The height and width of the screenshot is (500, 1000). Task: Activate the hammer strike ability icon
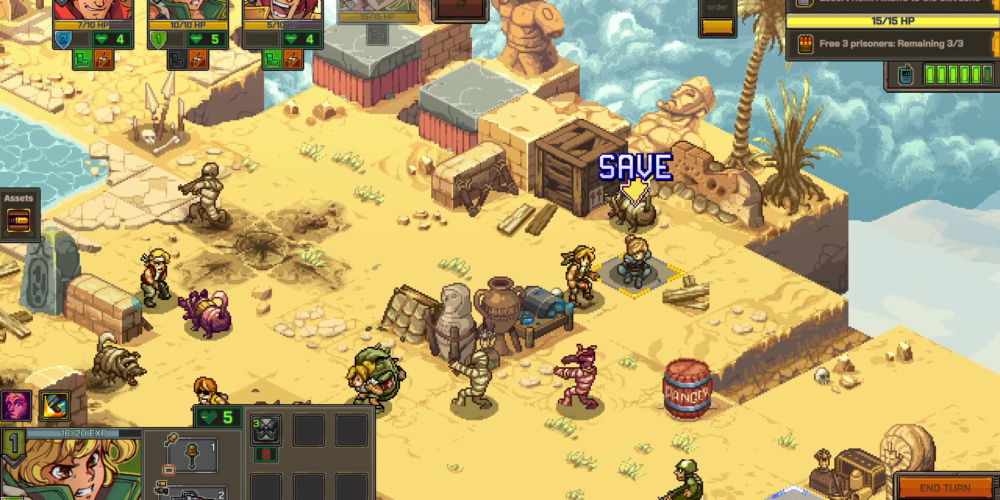54,406
